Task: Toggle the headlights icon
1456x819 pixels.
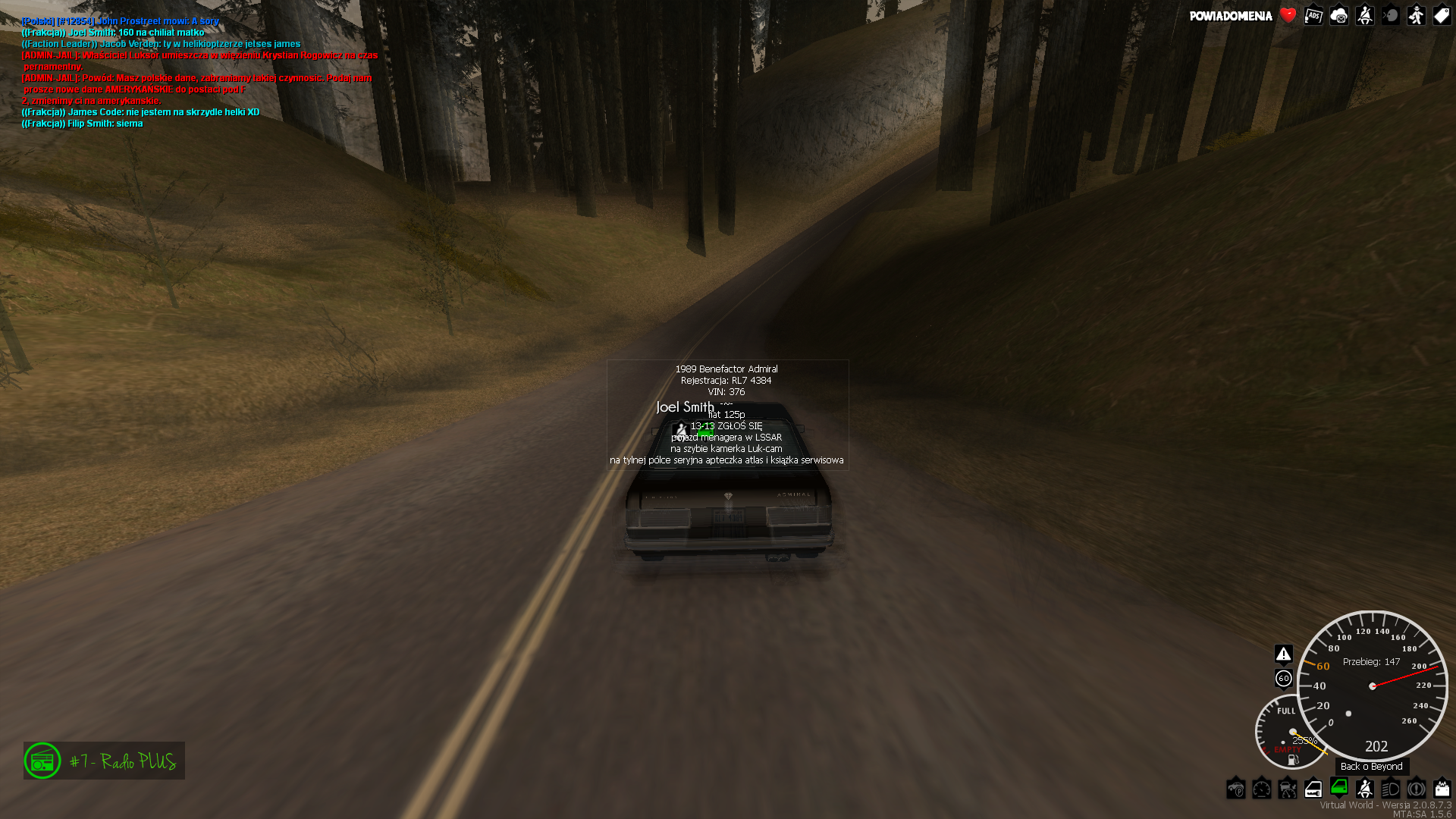Action: [x=1391, y=789]
